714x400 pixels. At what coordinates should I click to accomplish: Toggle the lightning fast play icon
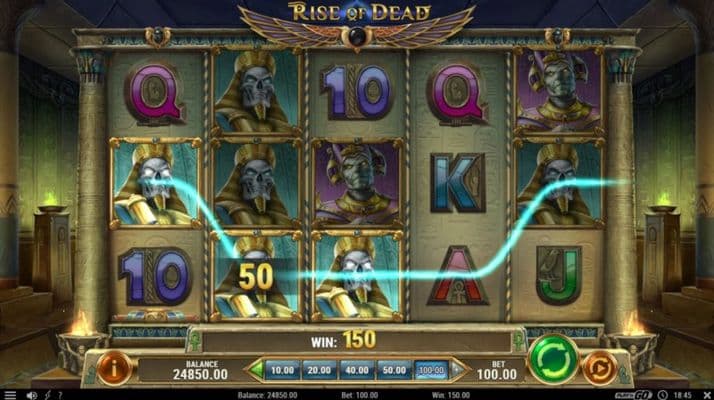tap(47, 395)
